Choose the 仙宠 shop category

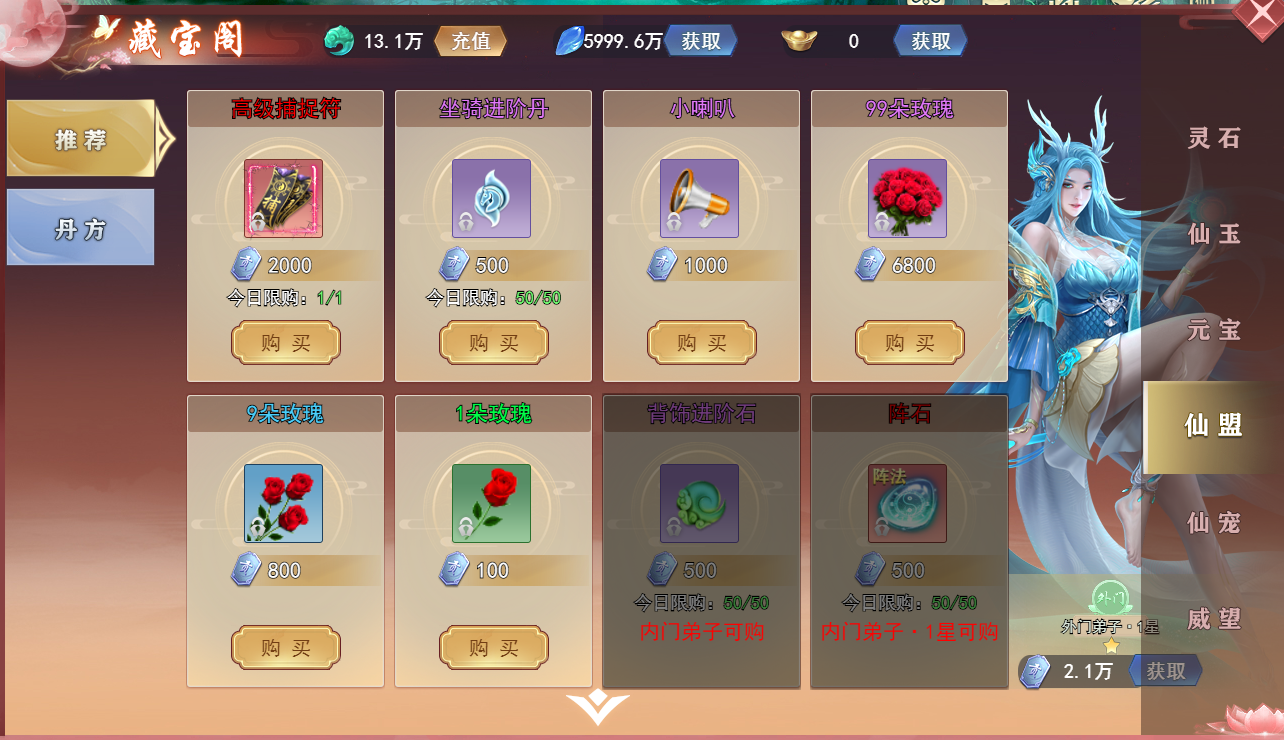[1214, 522]
